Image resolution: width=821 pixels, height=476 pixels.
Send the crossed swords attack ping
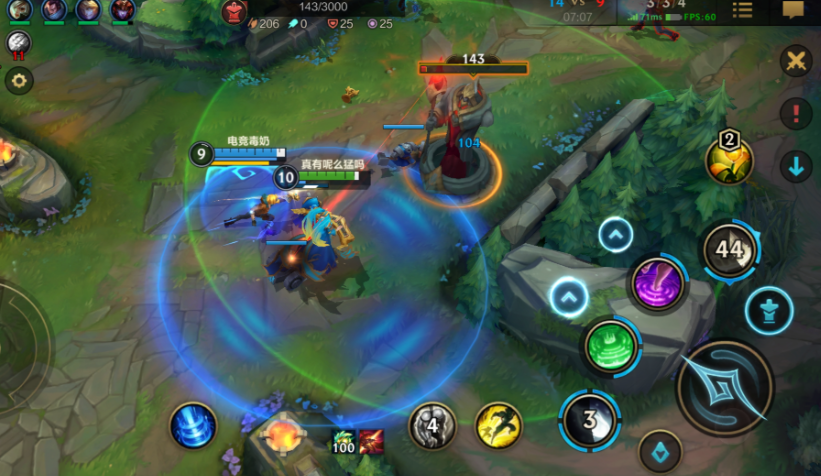[796, 61]
